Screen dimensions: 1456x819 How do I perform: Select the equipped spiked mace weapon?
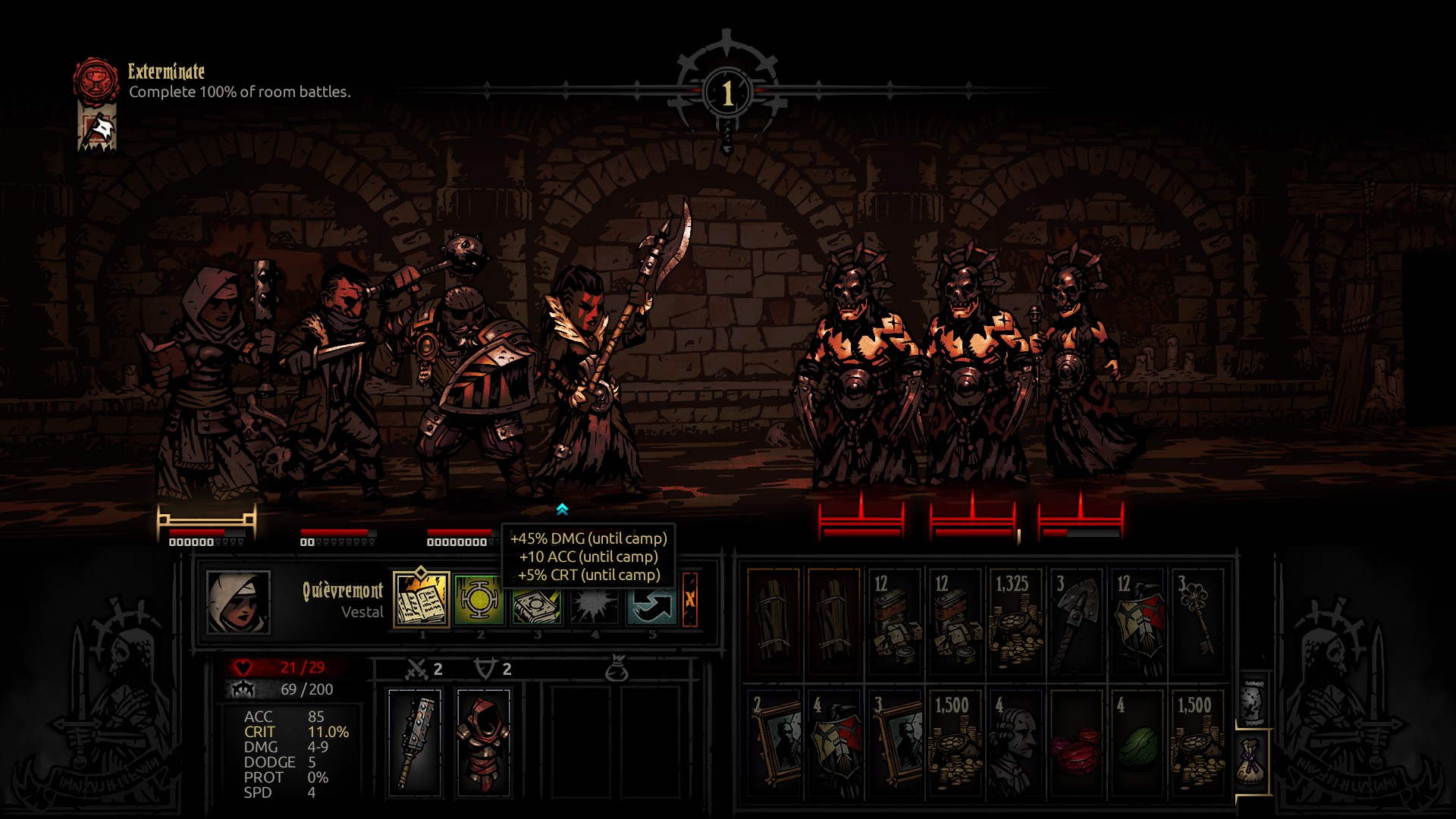click(x=415, y=742)
